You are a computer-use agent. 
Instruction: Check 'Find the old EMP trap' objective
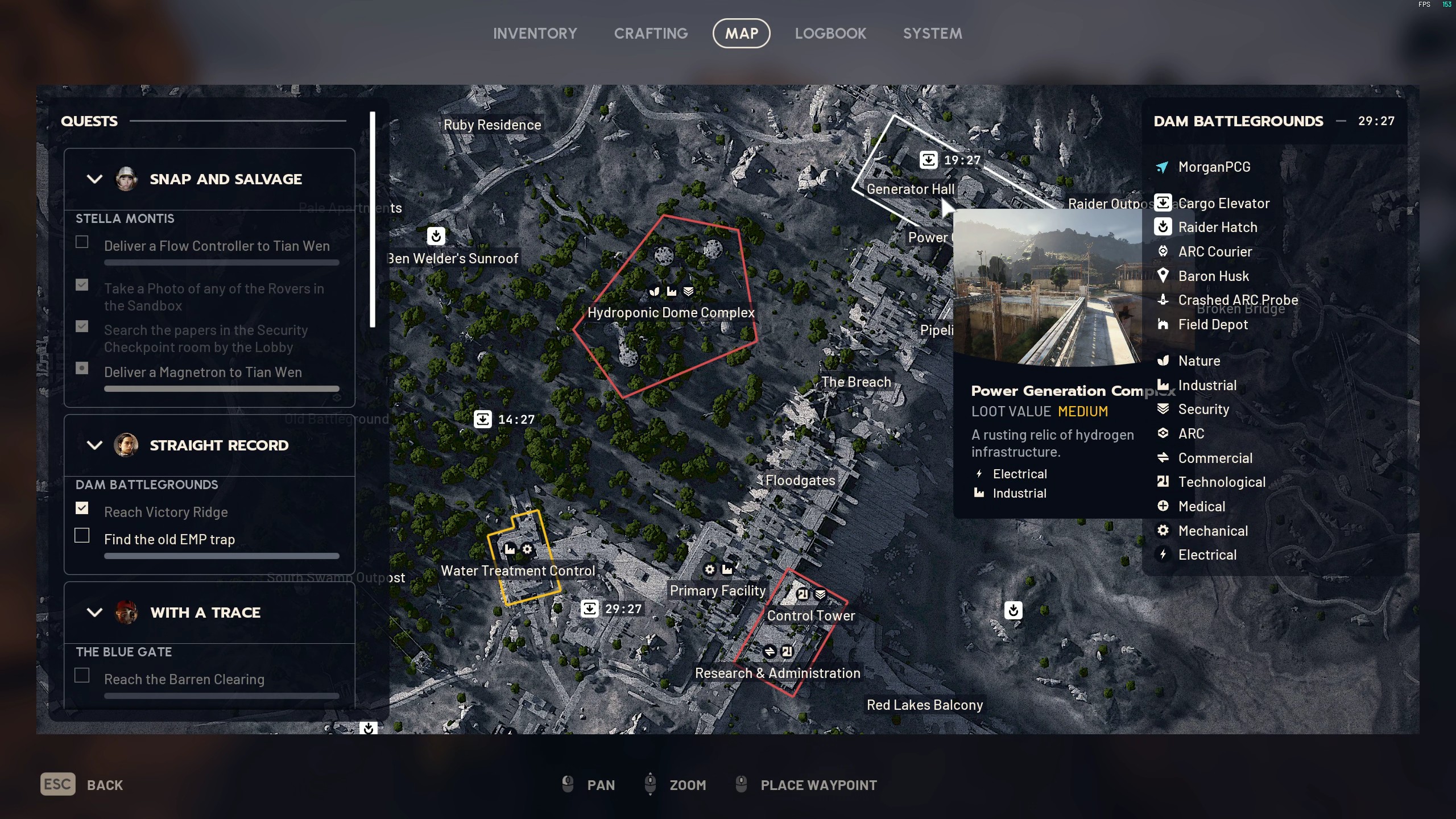[x=82, y=535]
